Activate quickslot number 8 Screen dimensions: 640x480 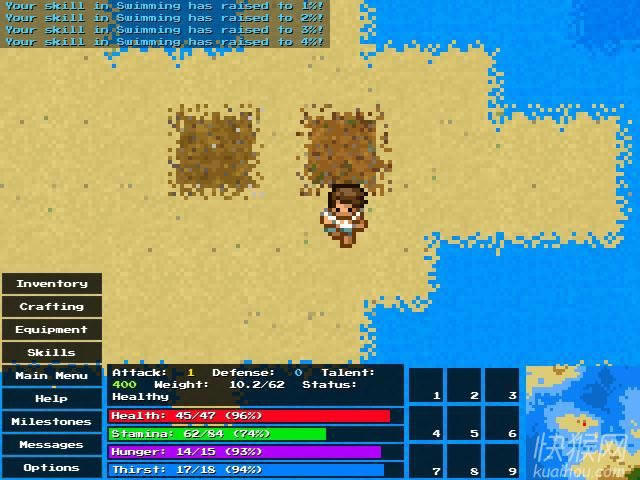[464, 460]
